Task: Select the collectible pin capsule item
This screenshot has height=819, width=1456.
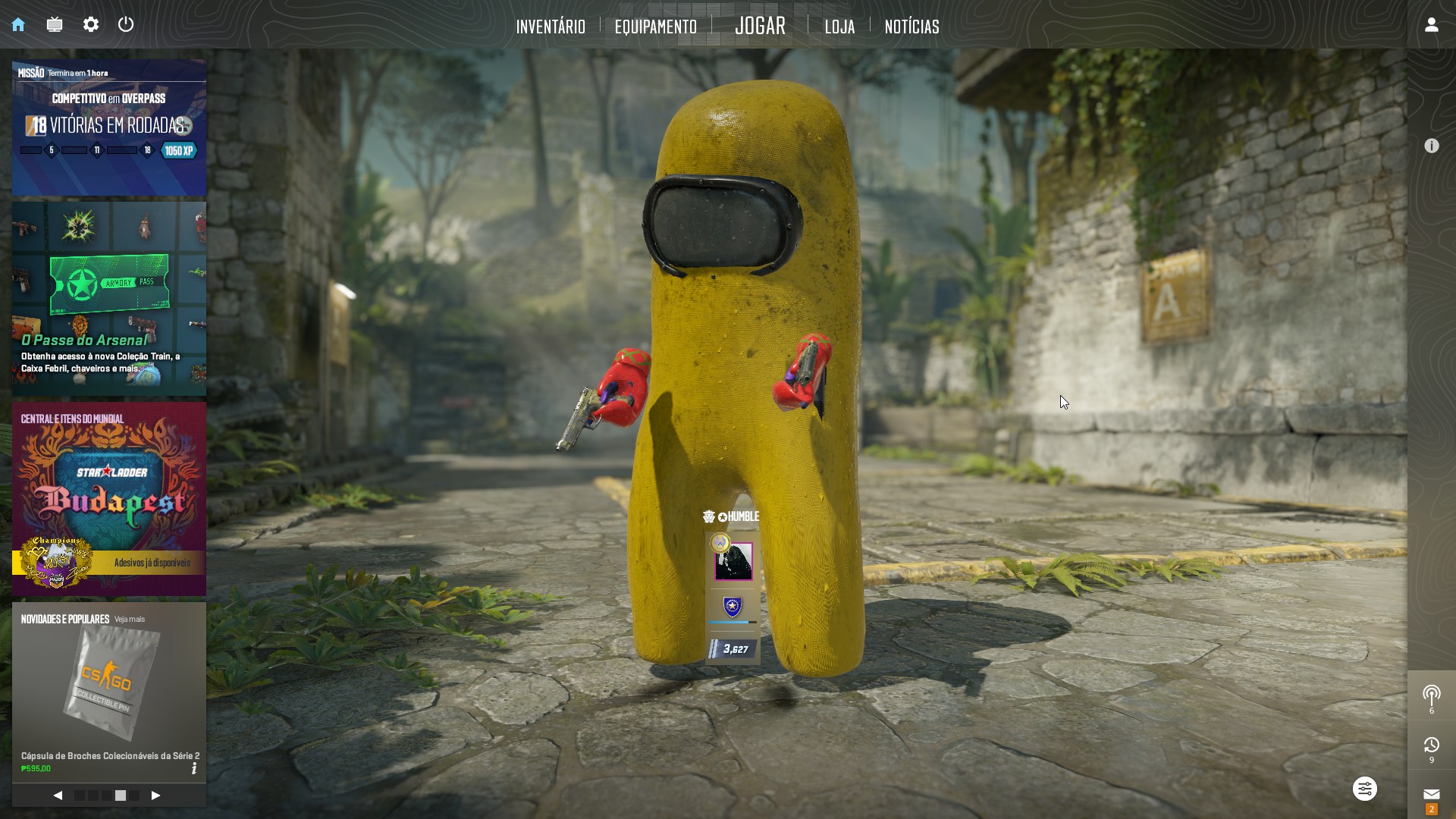Action: click(x=109, y=686)
